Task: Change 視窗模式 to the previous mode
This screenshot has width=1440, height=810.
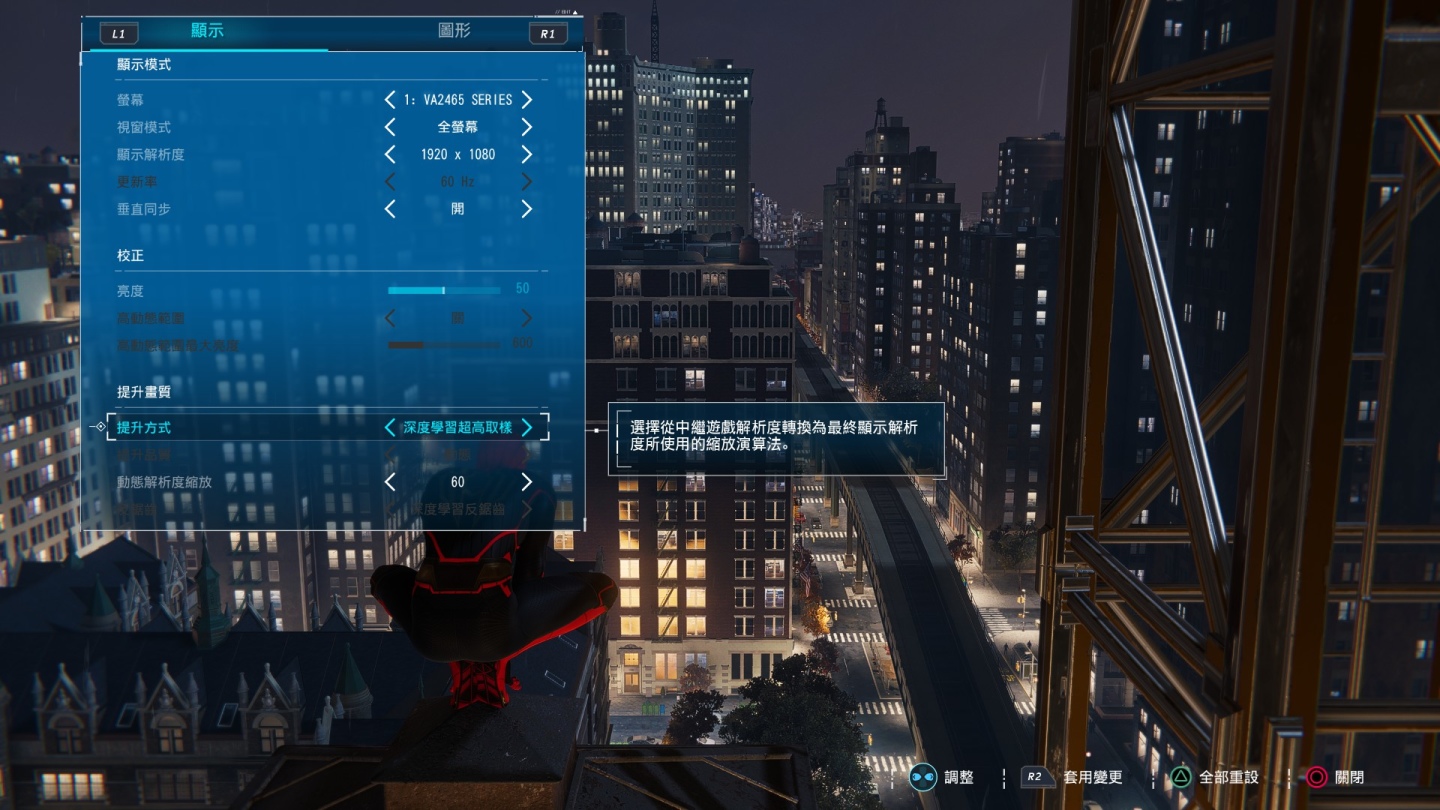Action: point(390,127)
